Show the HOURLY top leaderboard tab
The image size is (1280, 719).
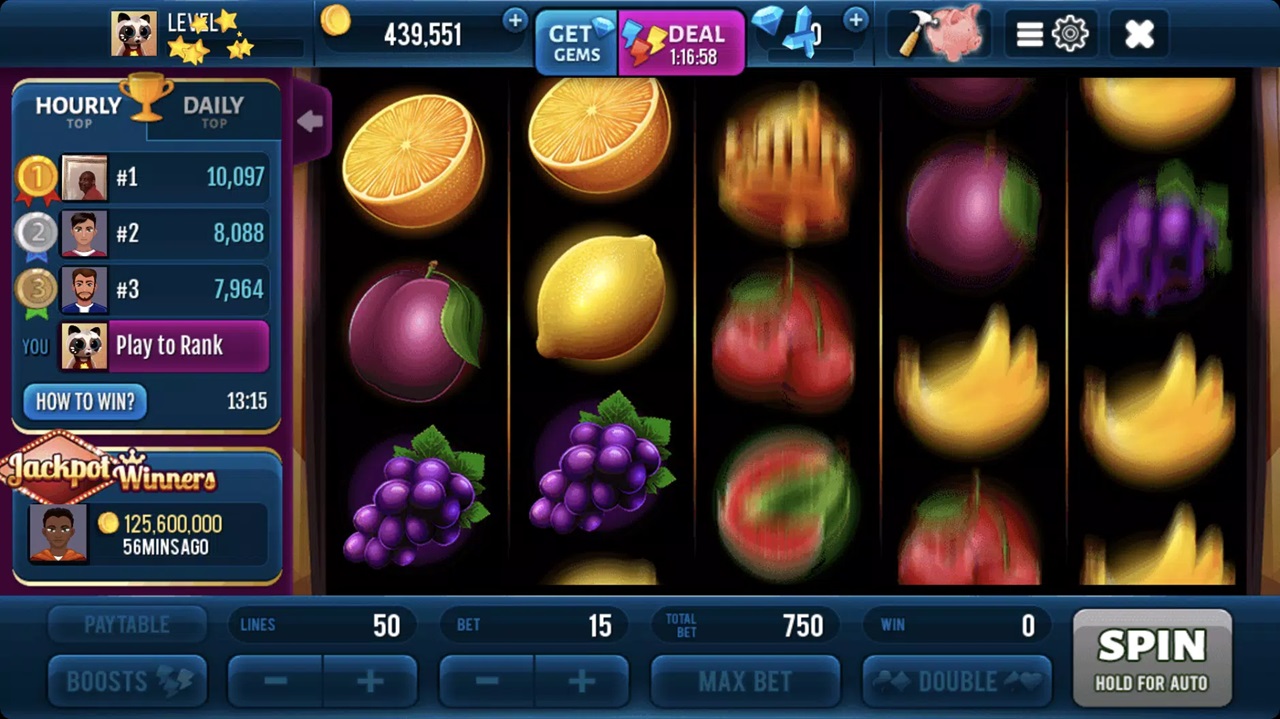78,110
